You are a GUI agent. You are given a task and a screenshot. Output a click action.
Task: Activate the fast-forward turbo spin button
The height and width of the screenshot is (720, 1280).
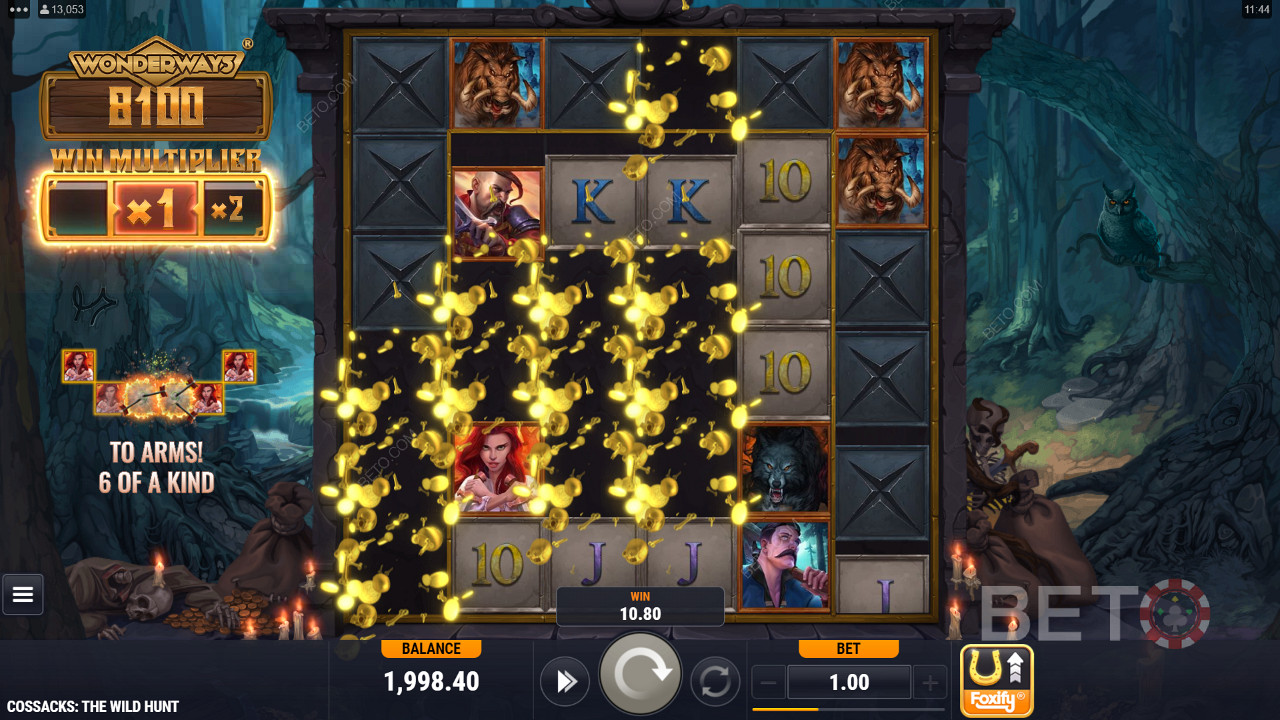[565, 682]
